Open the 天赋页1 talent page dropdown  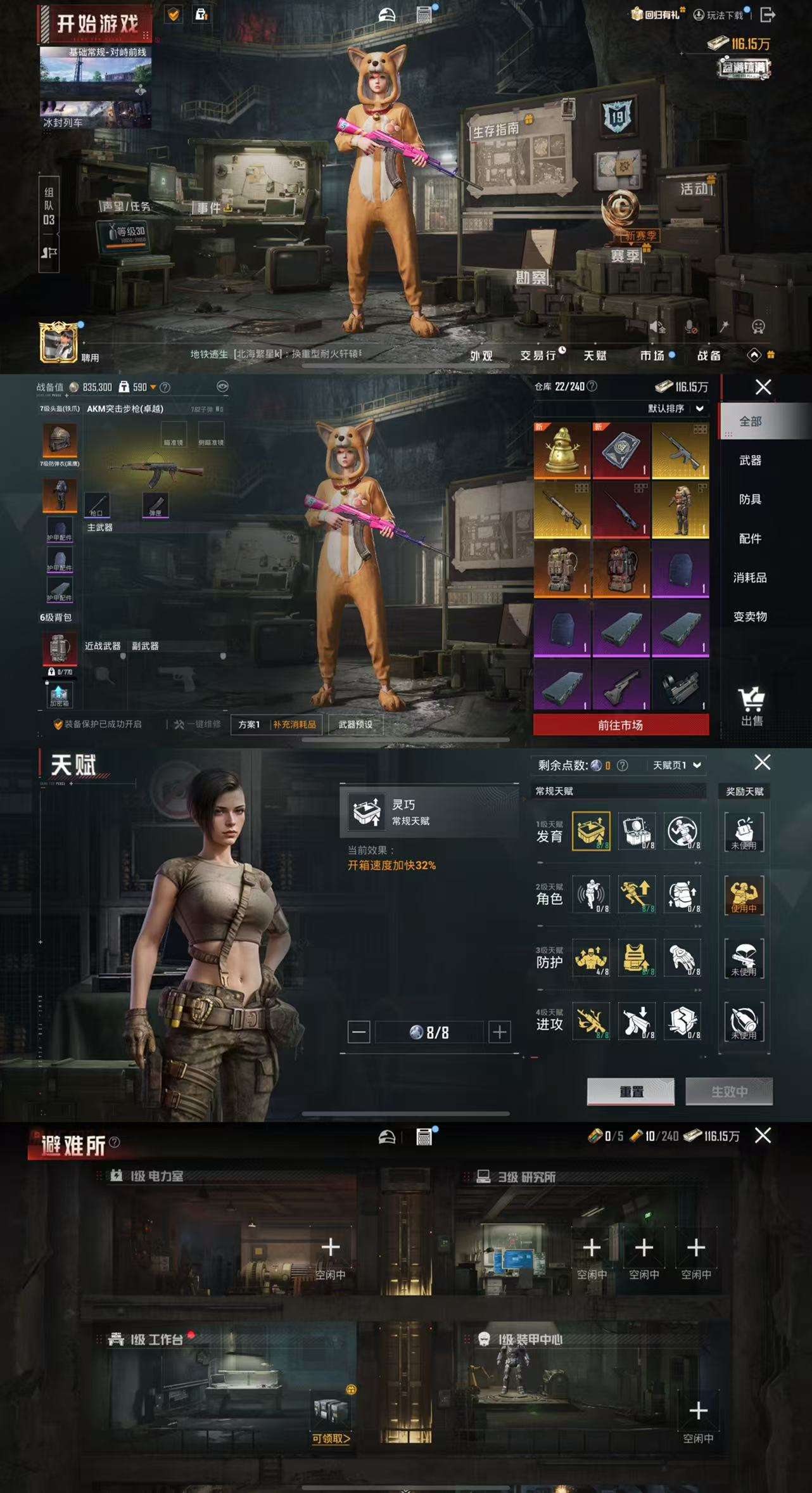point(676,766)
